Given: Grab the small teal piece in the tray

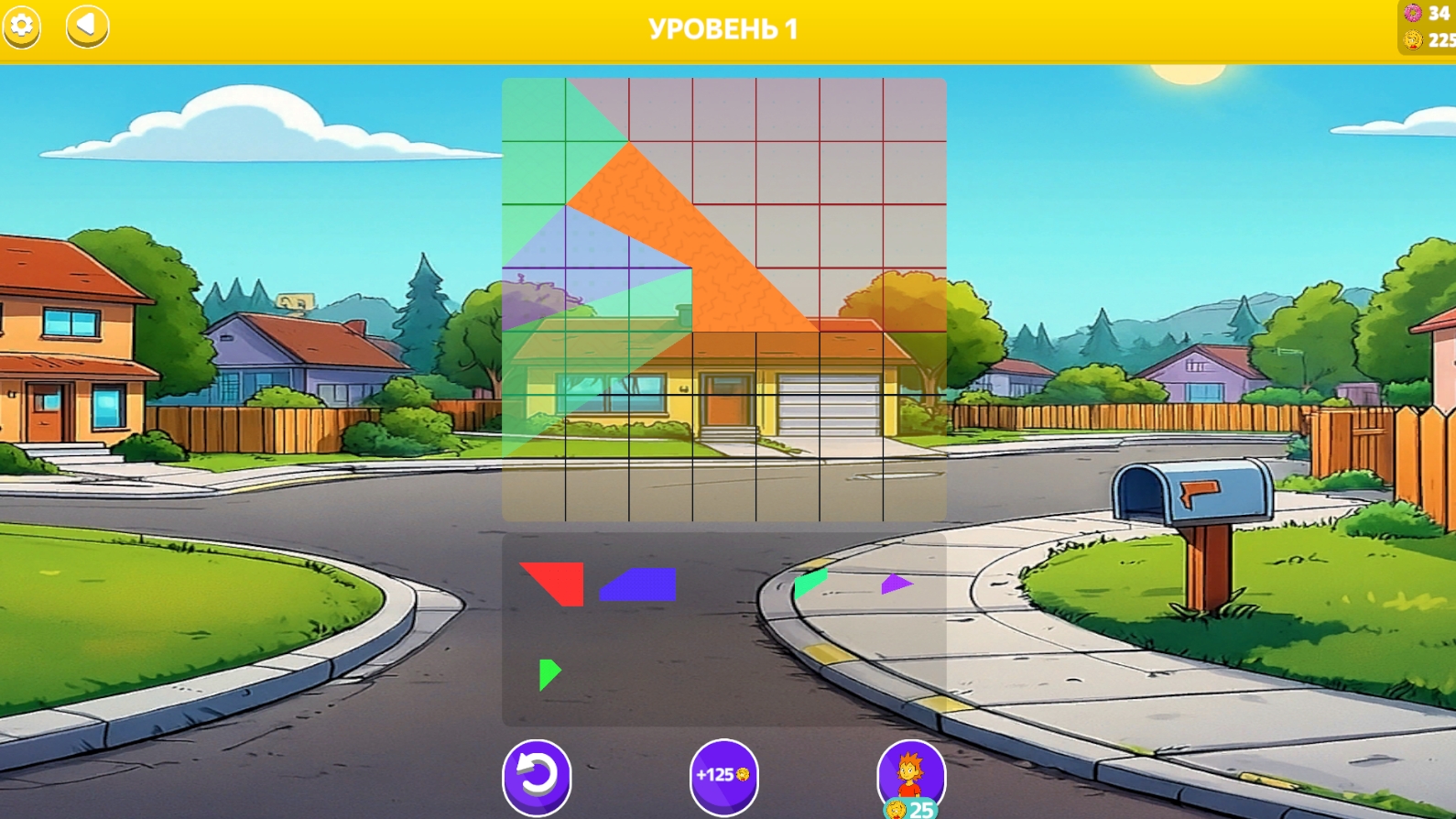Looking at the screenshot, I should [809, 584].
